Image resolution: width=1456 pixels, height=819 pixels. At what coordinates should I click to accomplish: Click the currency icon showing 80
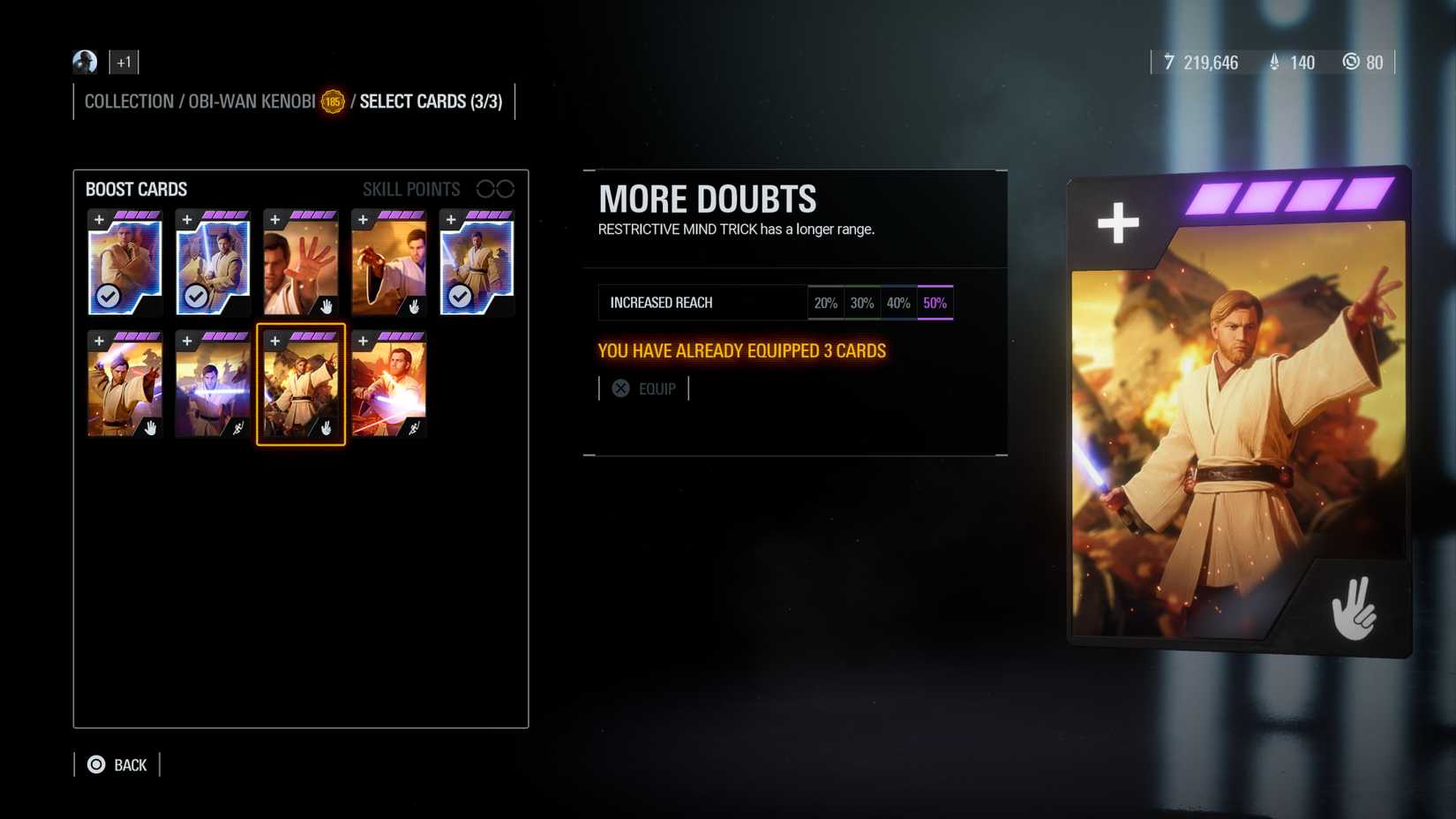click(1352, 63)
